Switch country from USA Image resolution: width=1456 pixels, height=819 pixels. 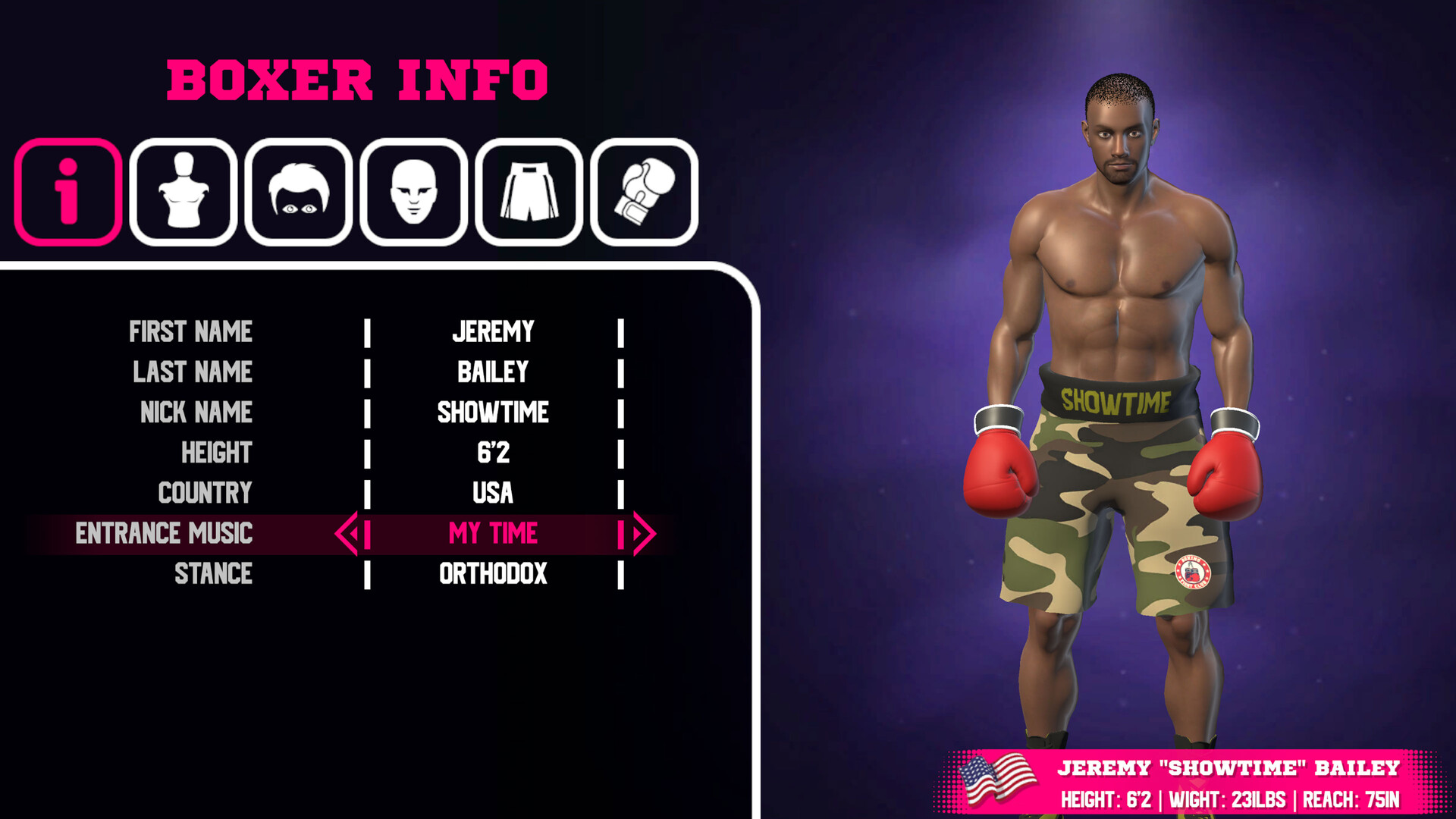pos(494,493)
